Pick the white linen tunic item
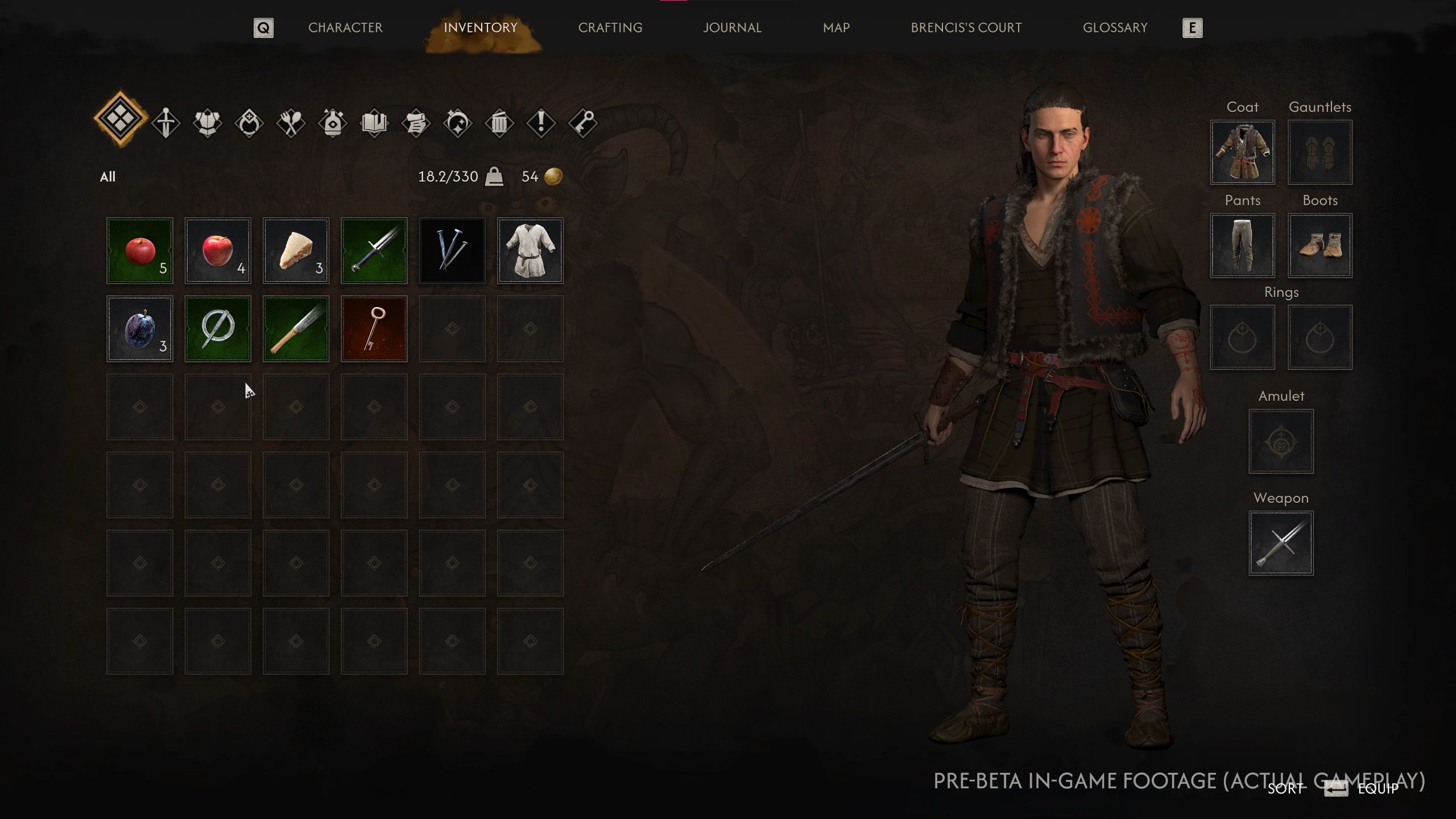The height and width of the screenshot is (819, 1456). pyautogui.click(x=530, y=250)
